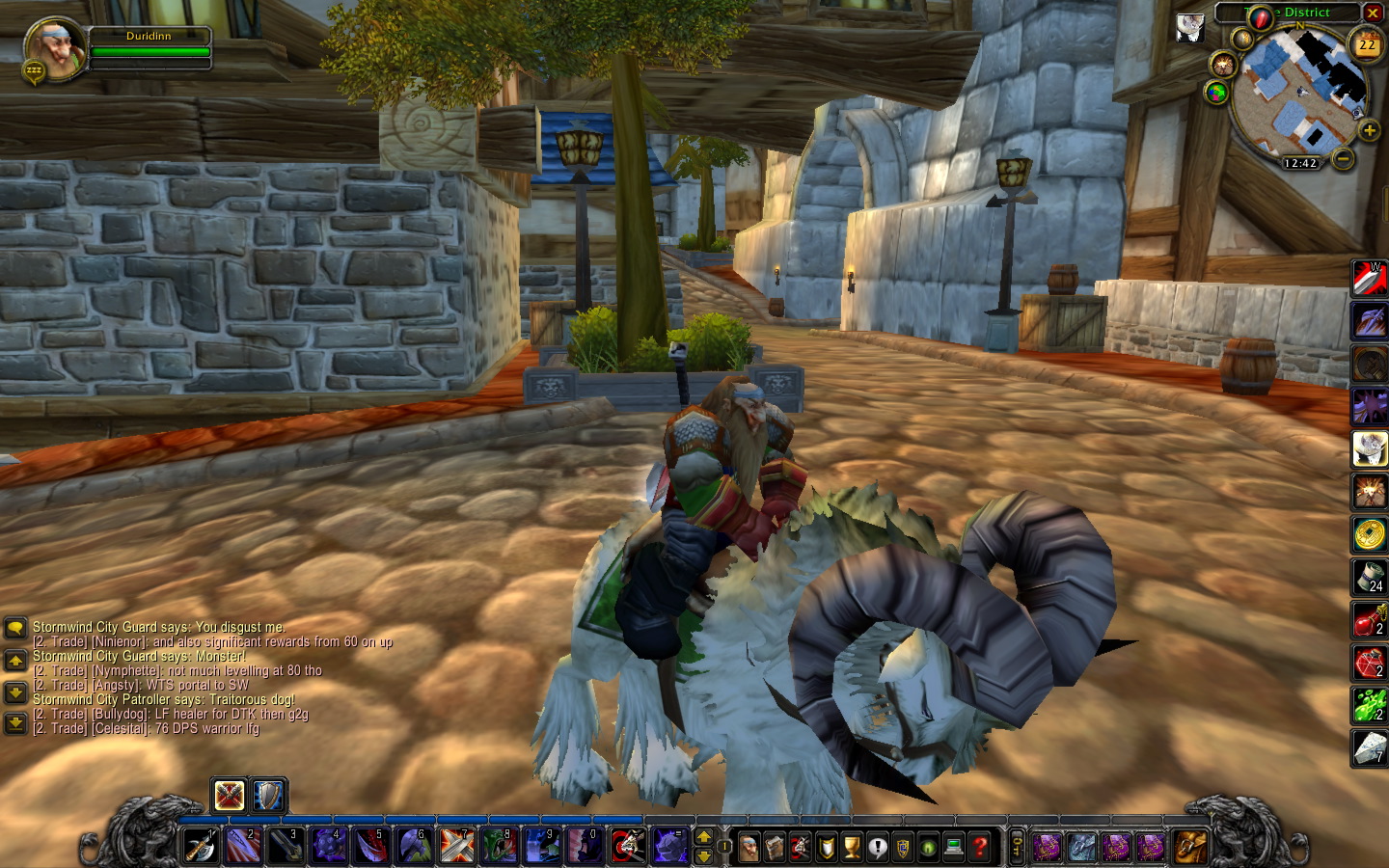Activate the Battle Stance crossed-swords icon
Screen dimensions: 1389x868
pos(230,796)
